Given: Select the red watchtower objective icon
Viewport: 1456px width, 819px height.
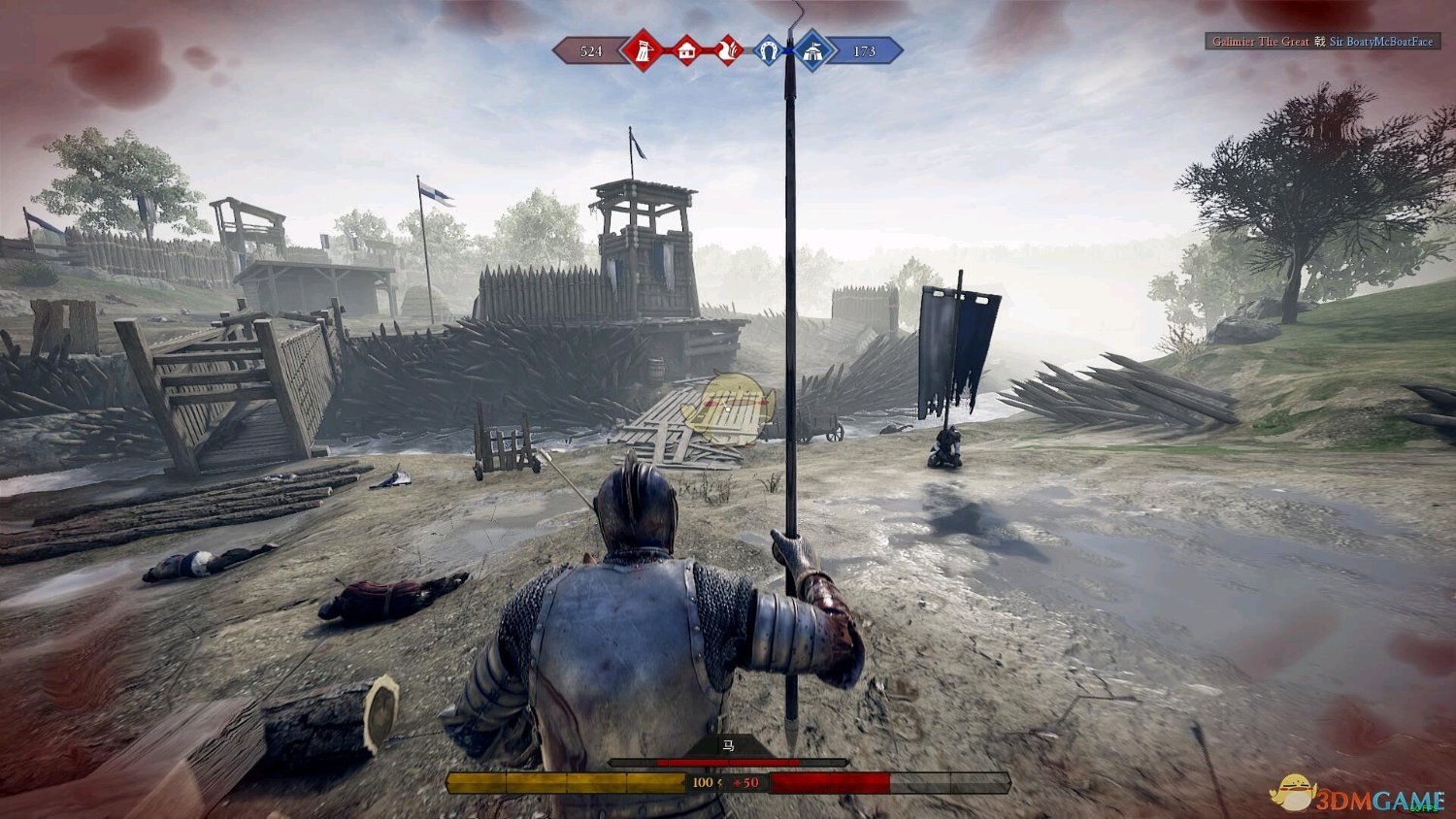Looking at the screenshot, I should [643, 50].
